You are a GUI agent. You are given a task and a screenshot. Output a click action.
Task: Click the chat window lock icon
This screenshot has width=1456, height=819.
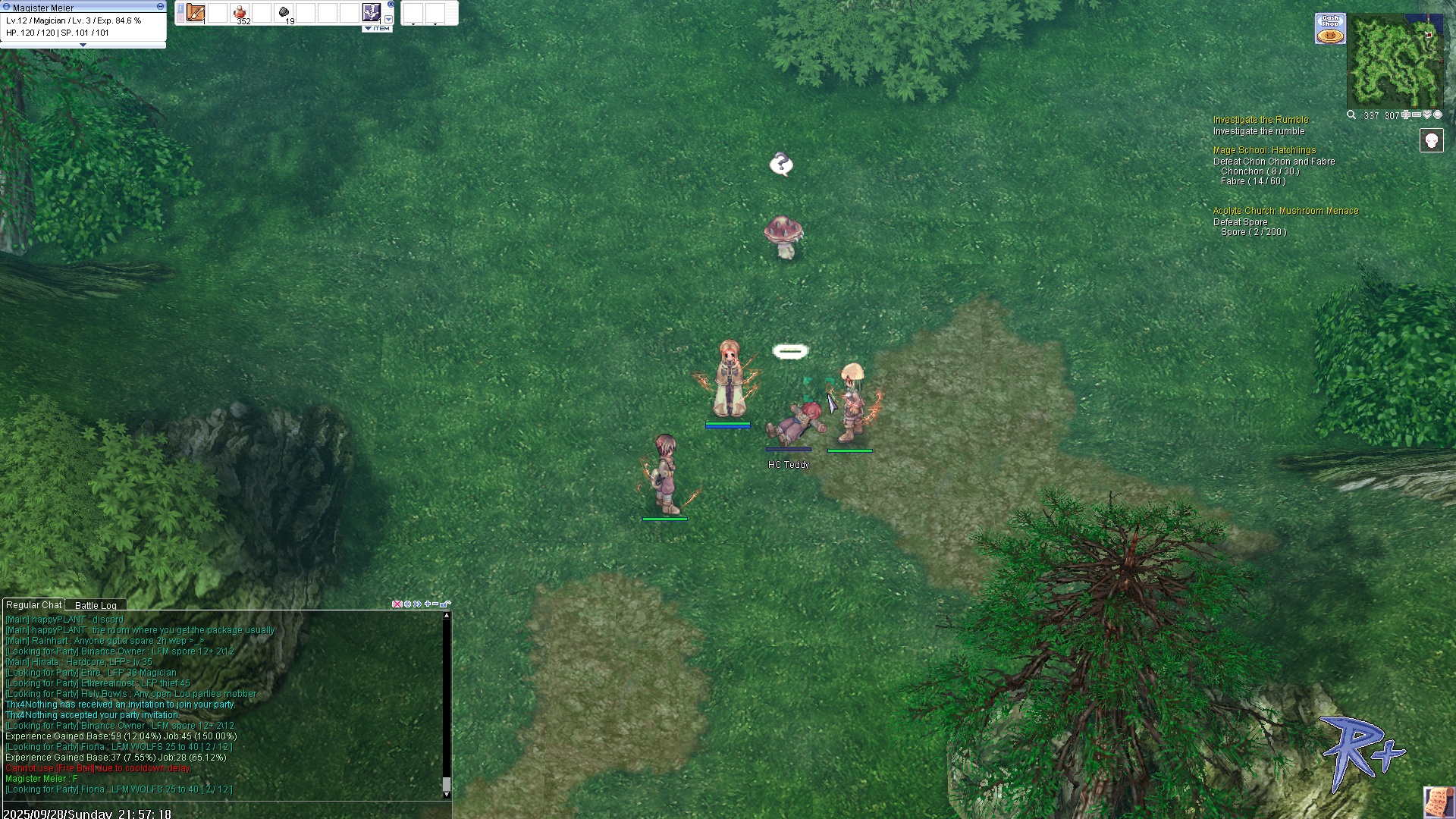(x=445, y=604)
